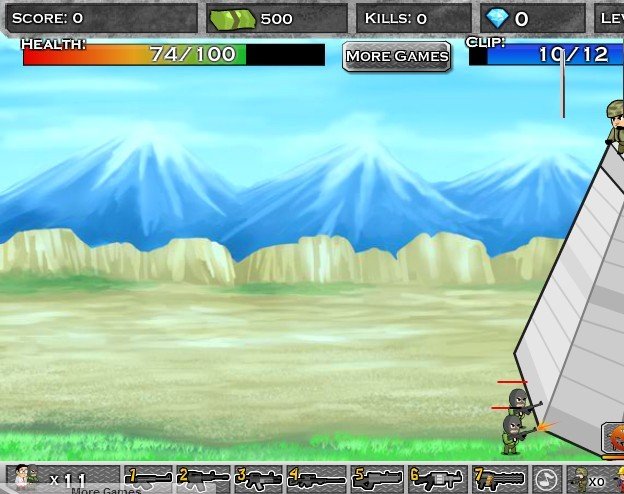The image size is (624, 494).
Task: Open the More Games button
Action: (x=396, y=56)
